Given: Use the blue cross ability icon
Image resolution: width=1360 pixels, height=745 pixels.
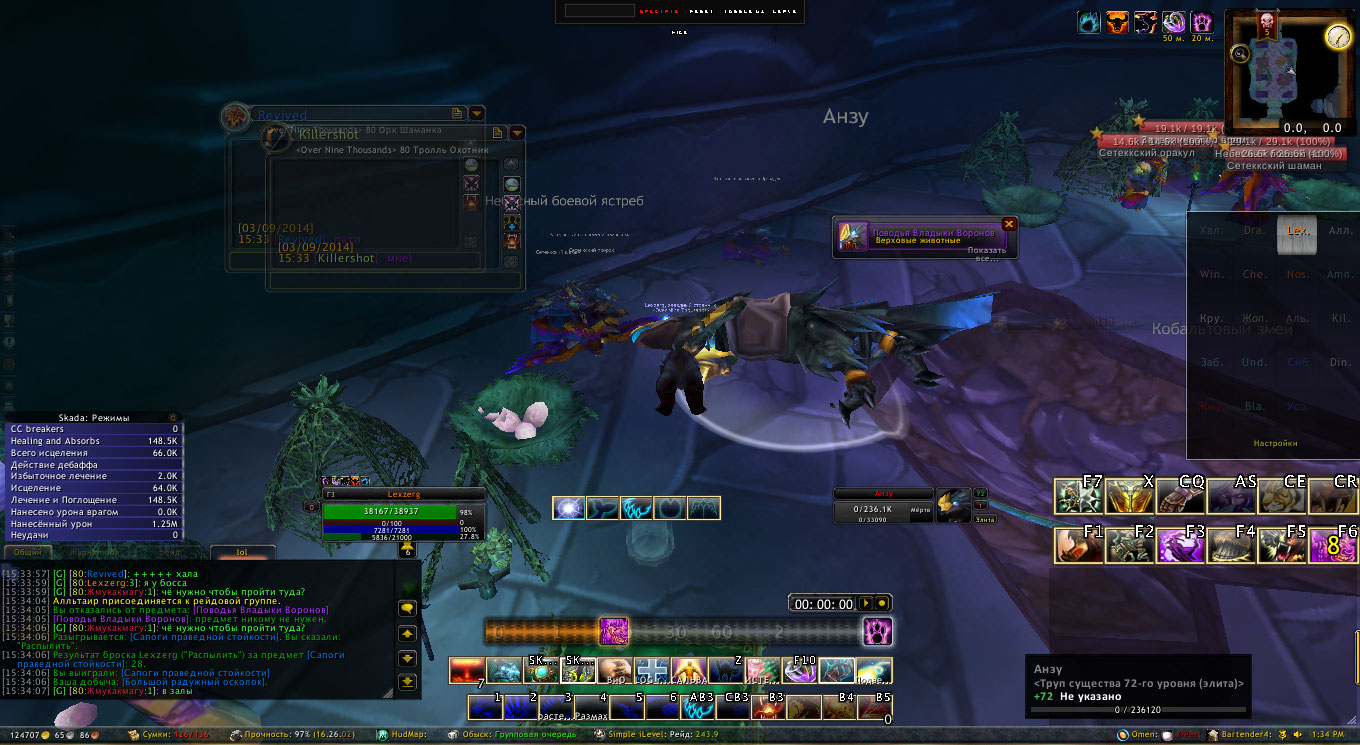Looking at the screenshot, I should (653, 670).
